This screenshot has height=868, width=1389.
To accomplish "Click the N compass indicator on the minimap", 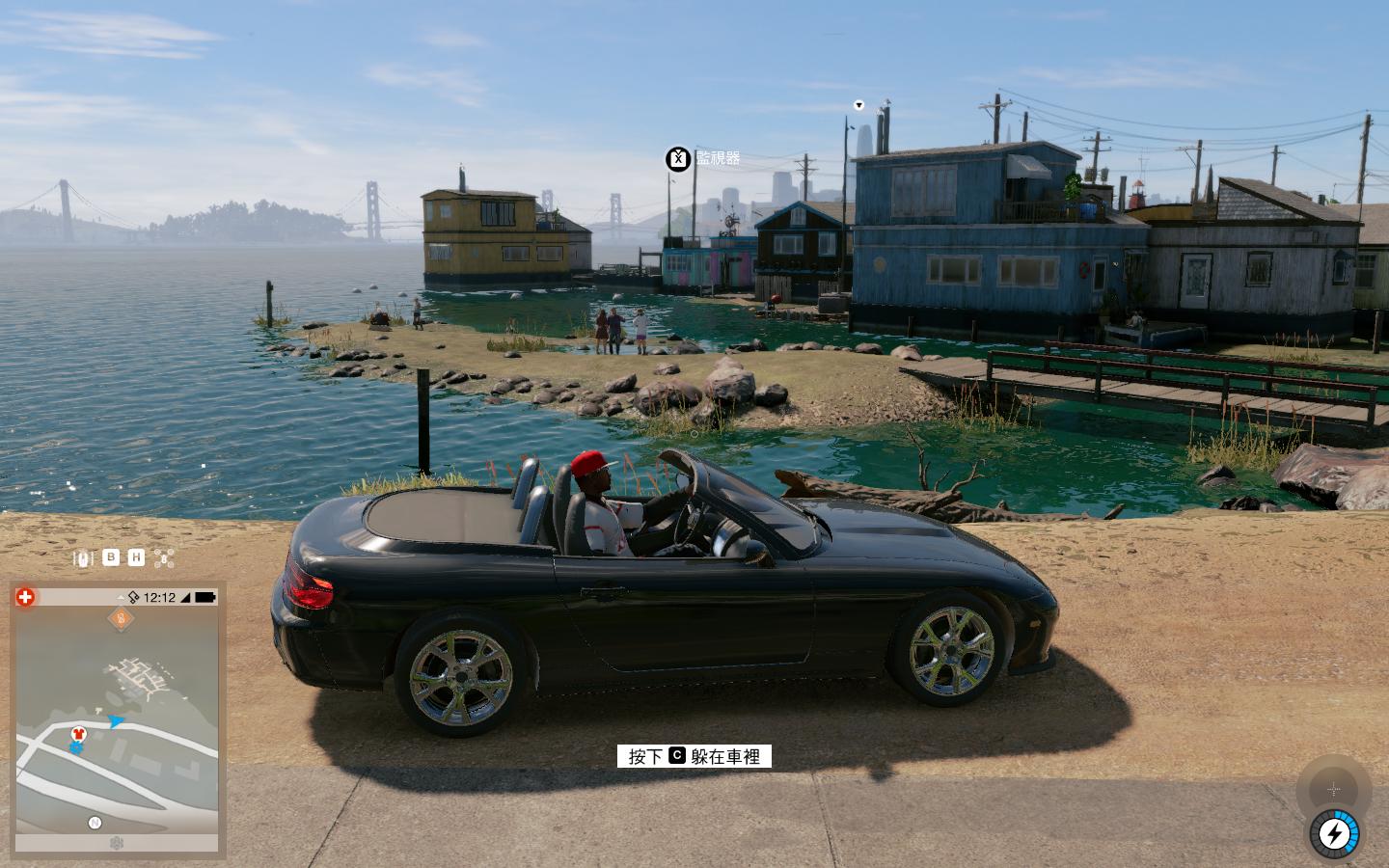I will [x=95, y=823].
